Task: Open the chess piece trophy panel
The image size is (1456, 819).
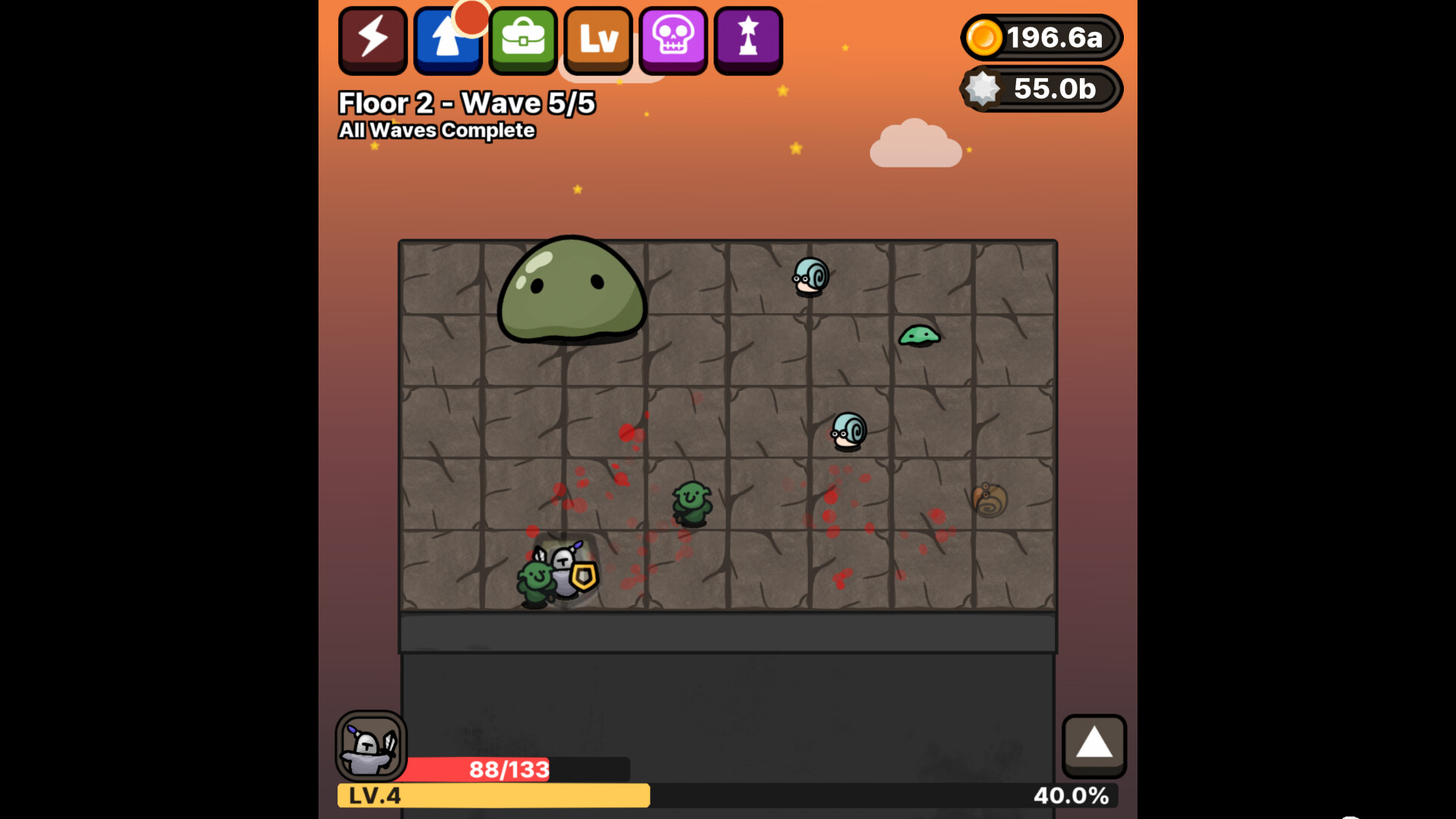Action: (747, 39)
